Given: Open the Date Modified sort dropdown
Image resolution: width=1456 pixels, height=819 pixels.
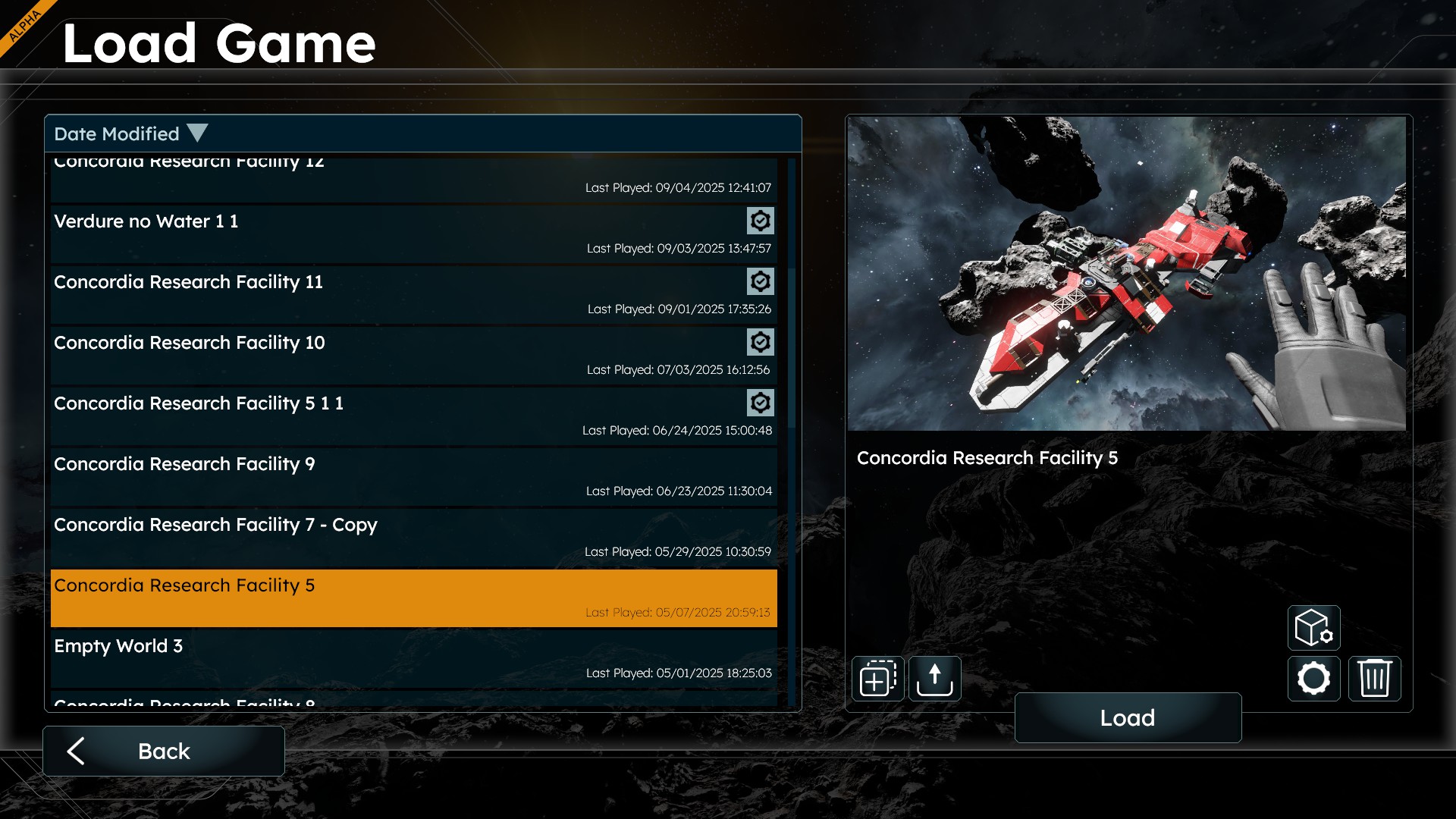Looking at the screenshot, I should pyautogui.click(x=130, y=134).
